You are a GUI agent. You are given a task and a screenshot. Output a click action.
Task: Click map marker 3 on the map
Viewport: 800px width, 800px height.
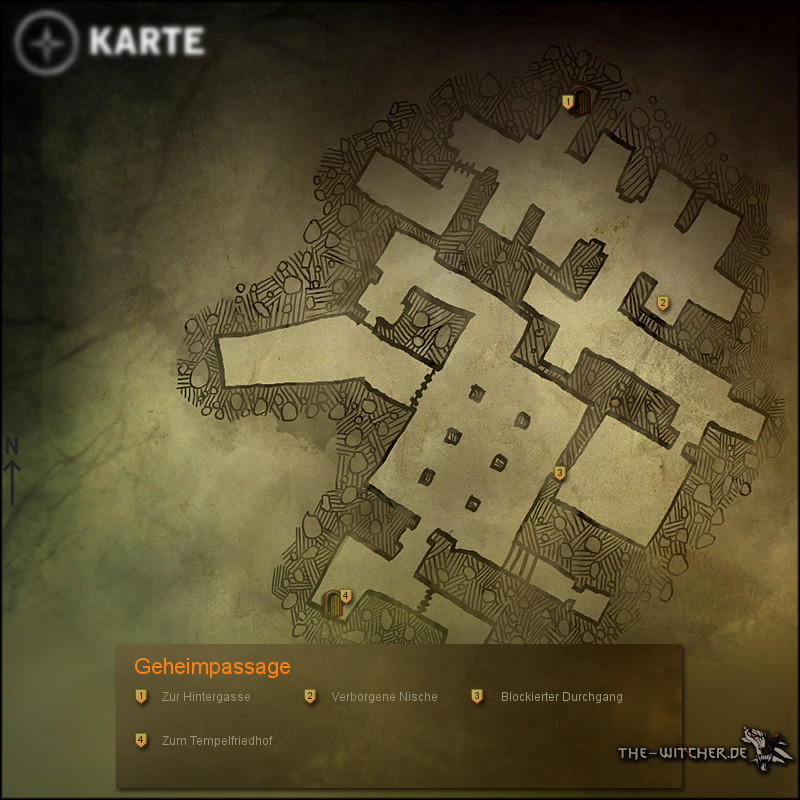(560, 473)
